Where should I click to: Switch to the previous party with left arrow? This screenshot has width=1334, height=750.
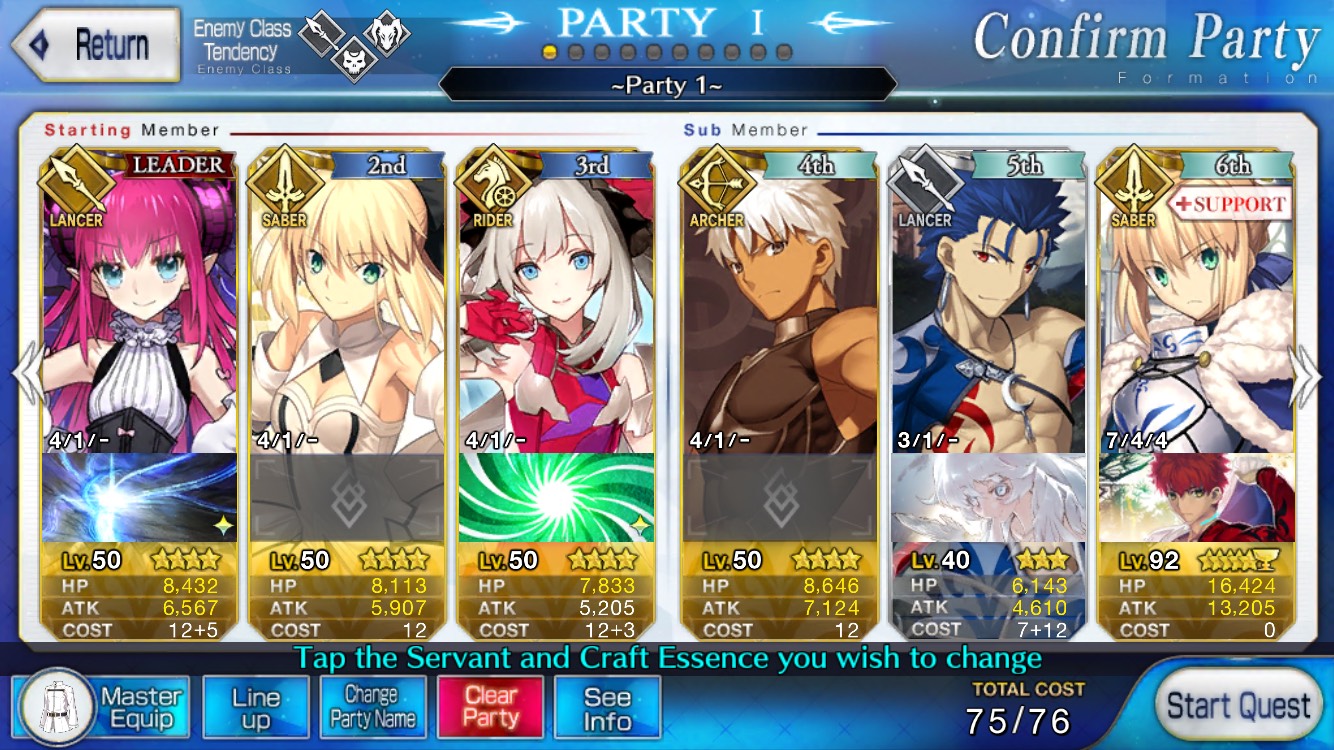point(26,375)
